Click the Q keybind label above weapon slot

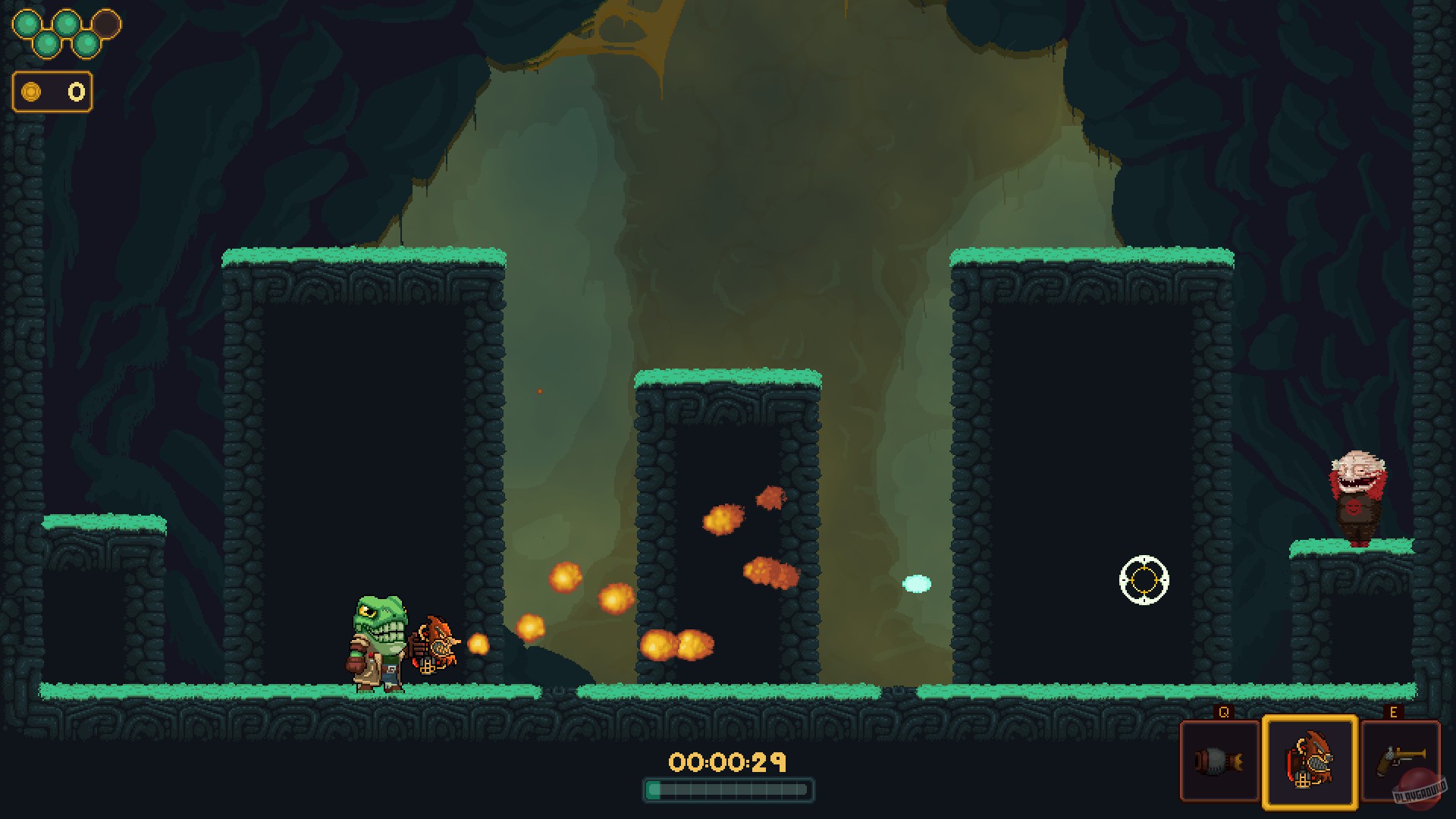tap(1223, 712)
